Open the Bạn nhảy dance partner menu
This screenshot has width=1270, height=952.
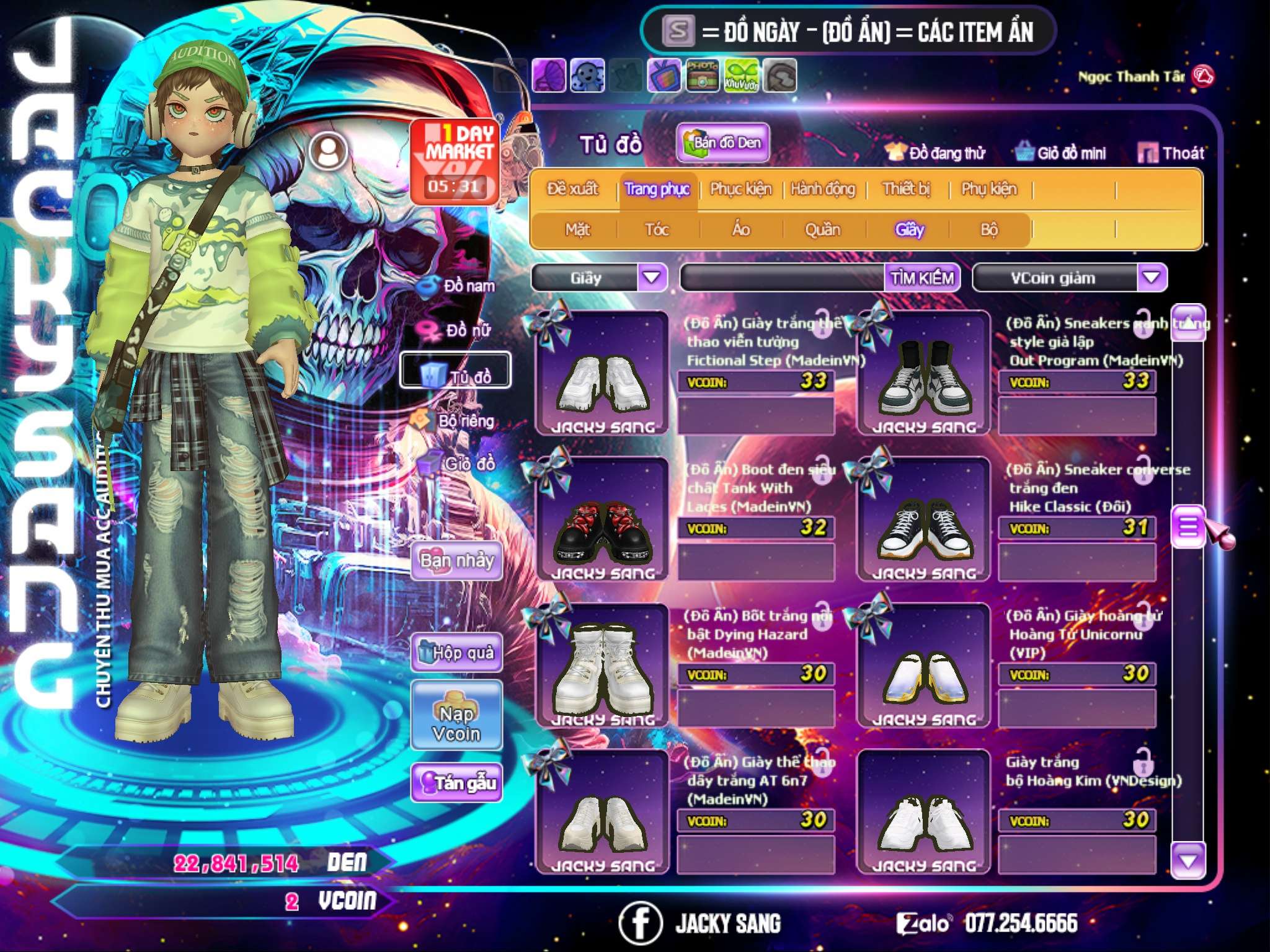click(456, 561)
